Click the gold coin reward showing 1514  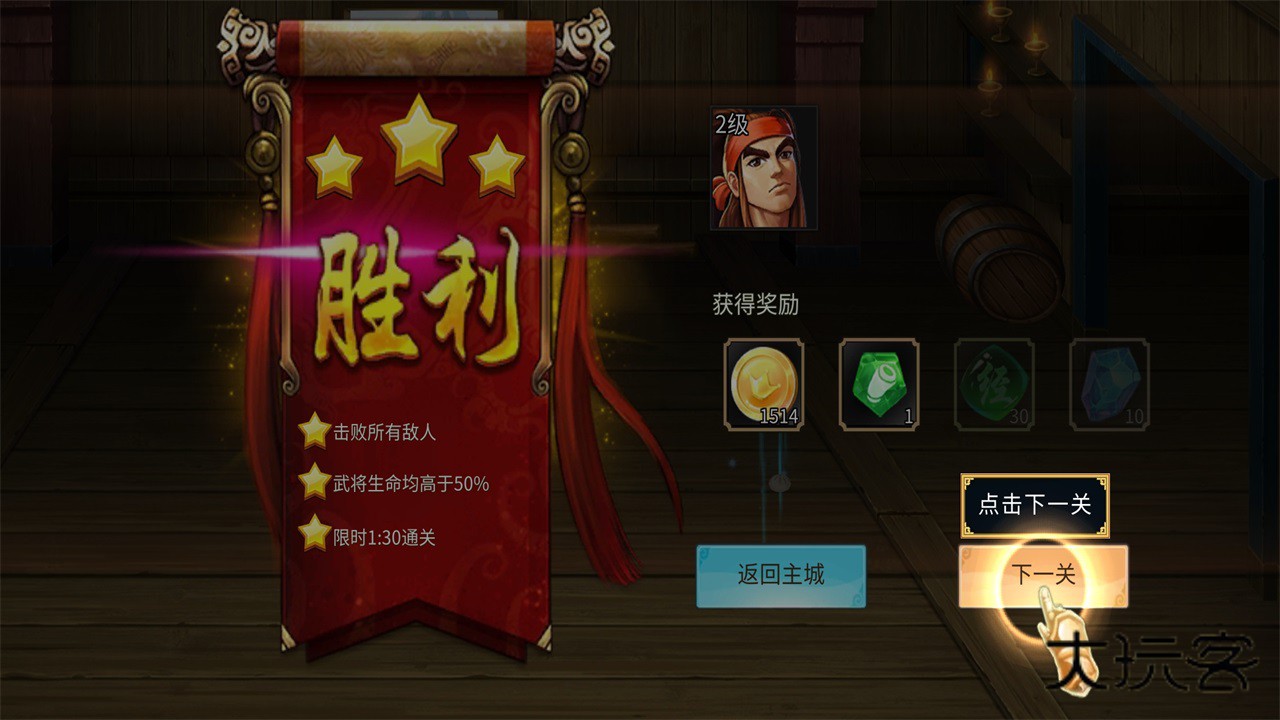[x=763, y=385]
